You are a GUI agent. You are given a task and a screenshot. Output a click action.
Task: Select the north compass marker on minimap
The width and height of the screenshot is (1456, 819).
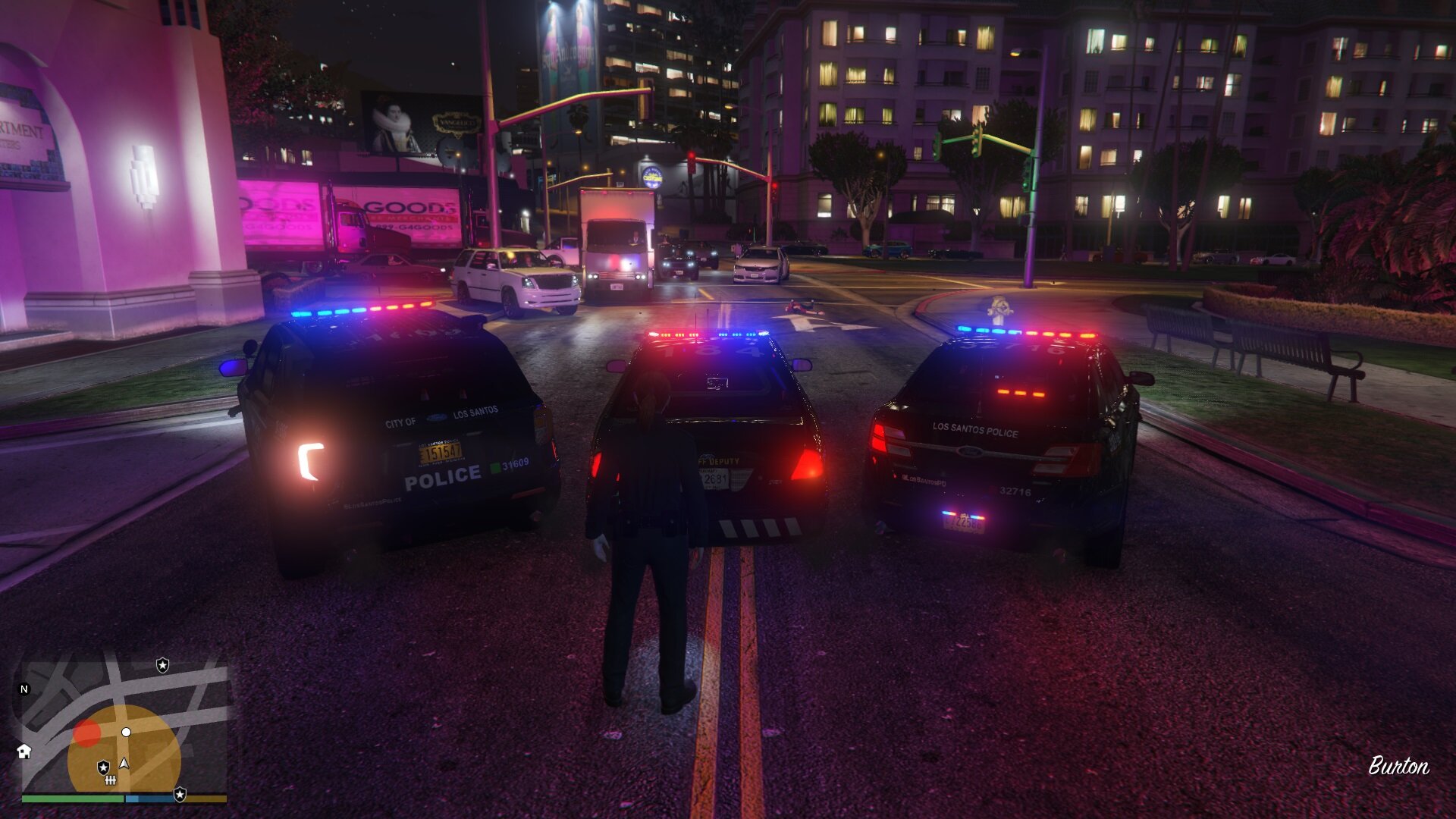coord(24,689)
